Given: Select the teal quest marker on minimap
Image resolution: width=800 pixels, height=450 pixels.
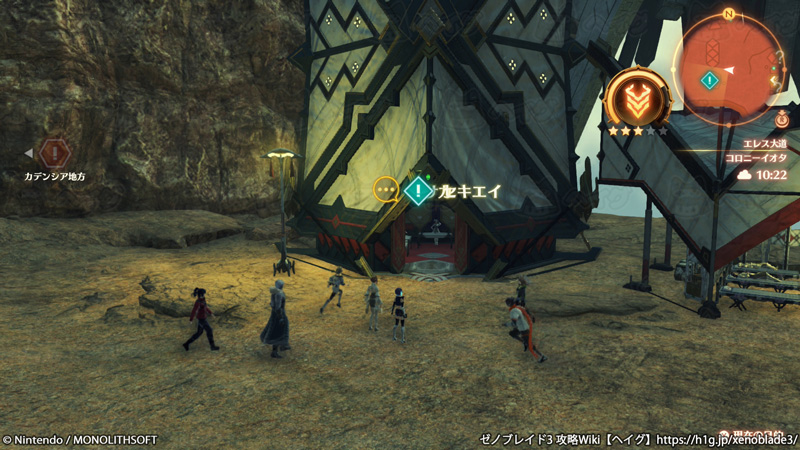Looking at the screenshot, I should point(709,80).
